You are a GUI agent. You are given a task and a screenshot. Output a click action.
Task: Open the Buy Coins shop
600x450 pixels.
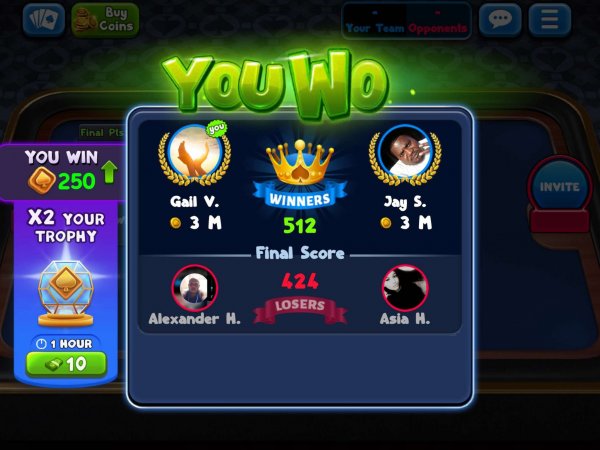click(105, 18)
